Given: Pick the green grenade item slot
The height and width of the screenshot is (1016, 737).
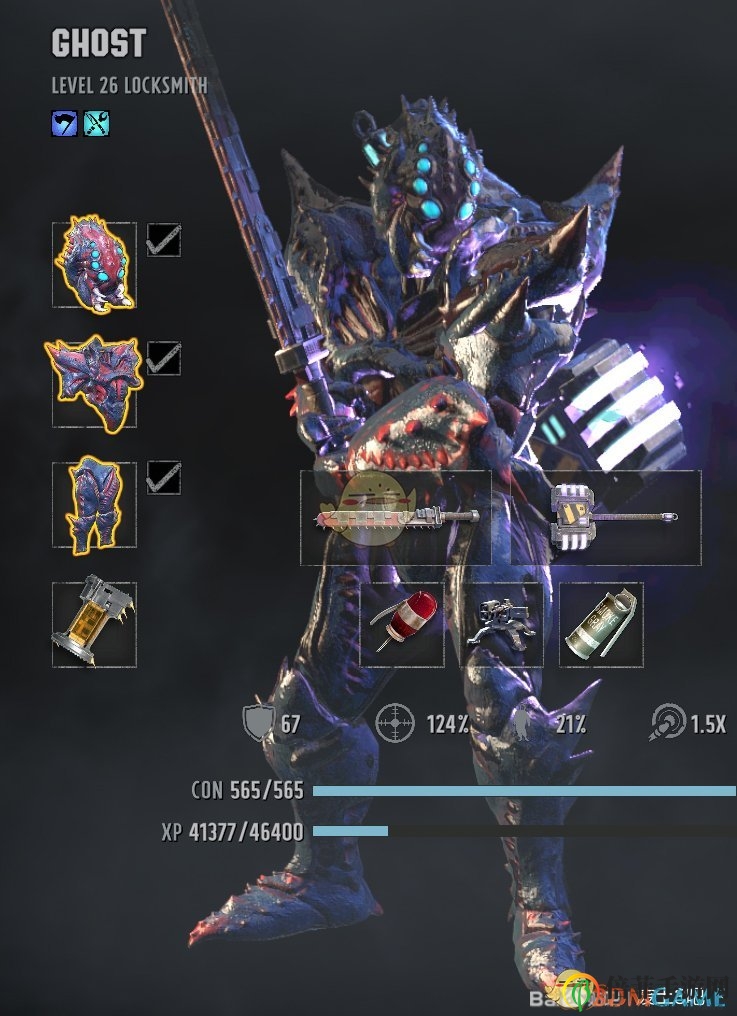Looking at the screenshot, I should point(601,624).
